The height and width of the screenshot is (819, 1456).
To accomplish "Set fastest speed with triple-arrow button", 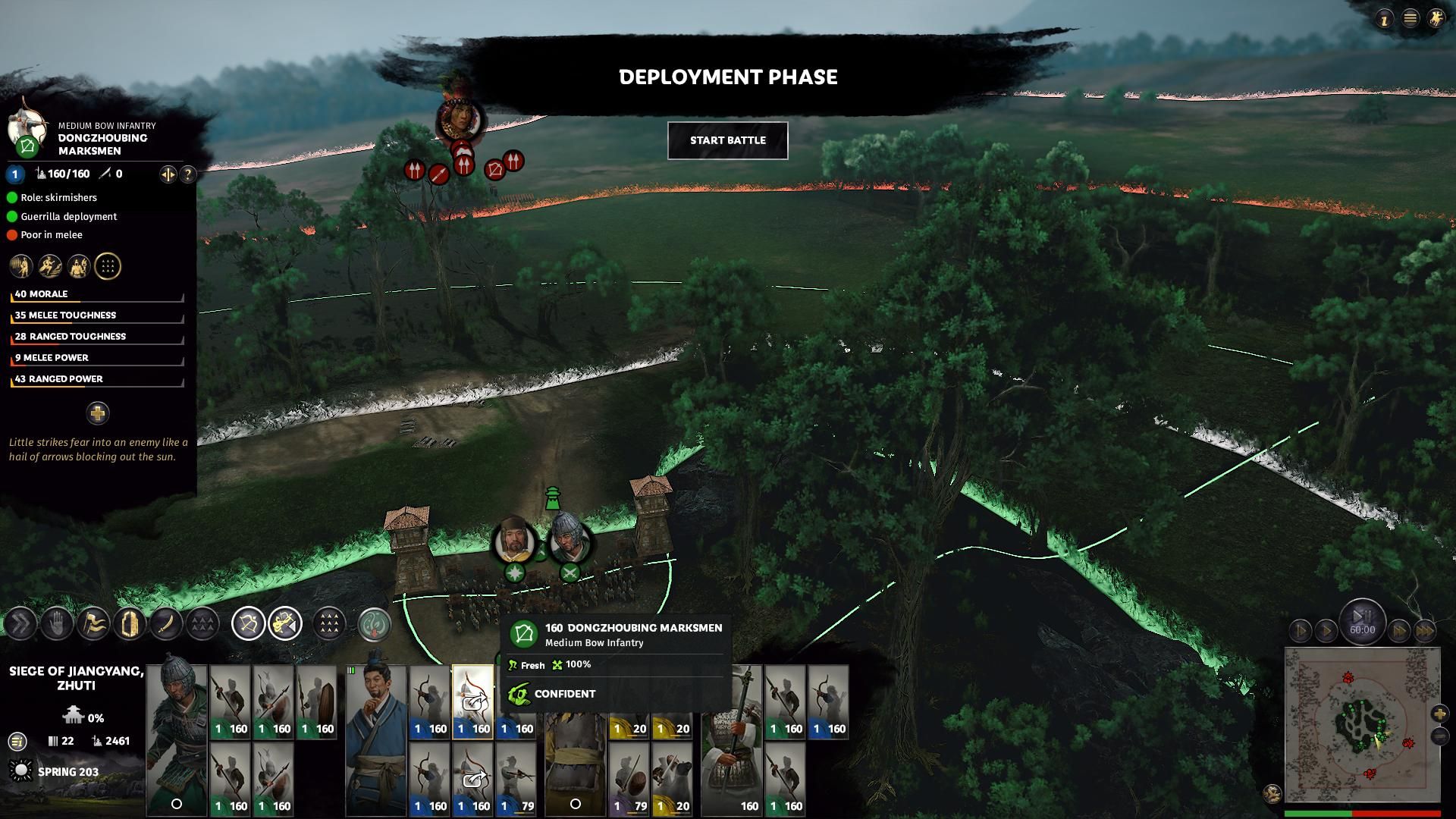I will coord(1424,630).
